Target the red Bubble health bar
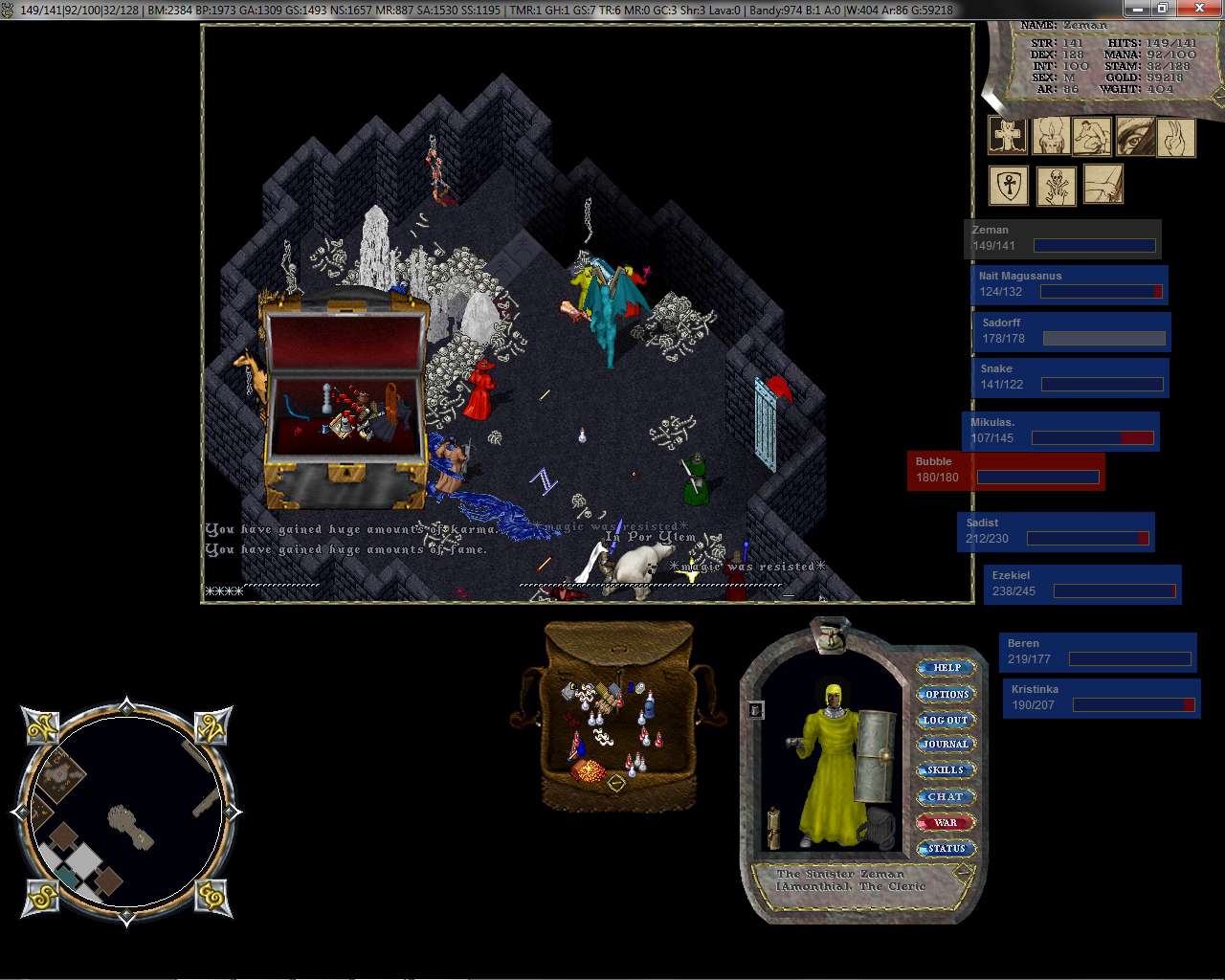The height and width of the screenshot is (980, 1225). (x=1006, y=471)
